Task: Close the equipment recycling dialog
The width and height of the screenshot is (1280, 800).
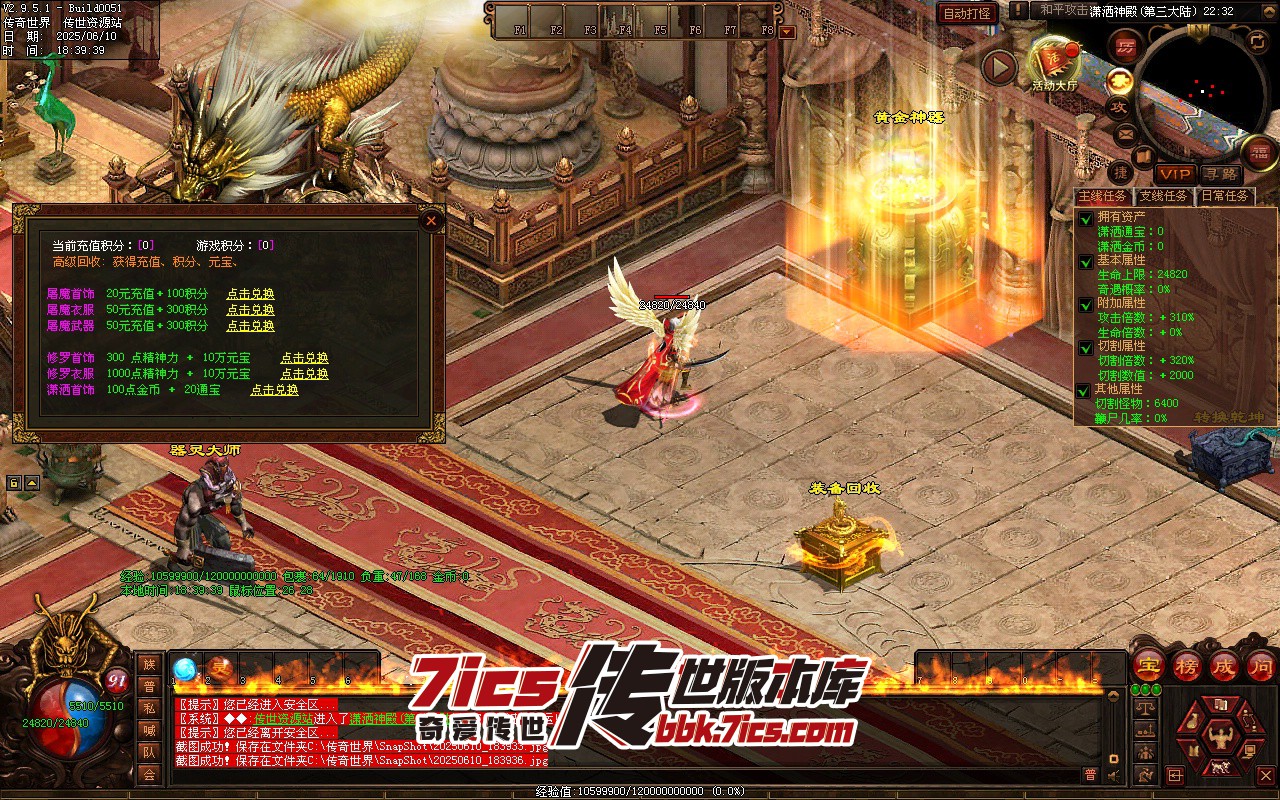Action: tap(431, 220)
